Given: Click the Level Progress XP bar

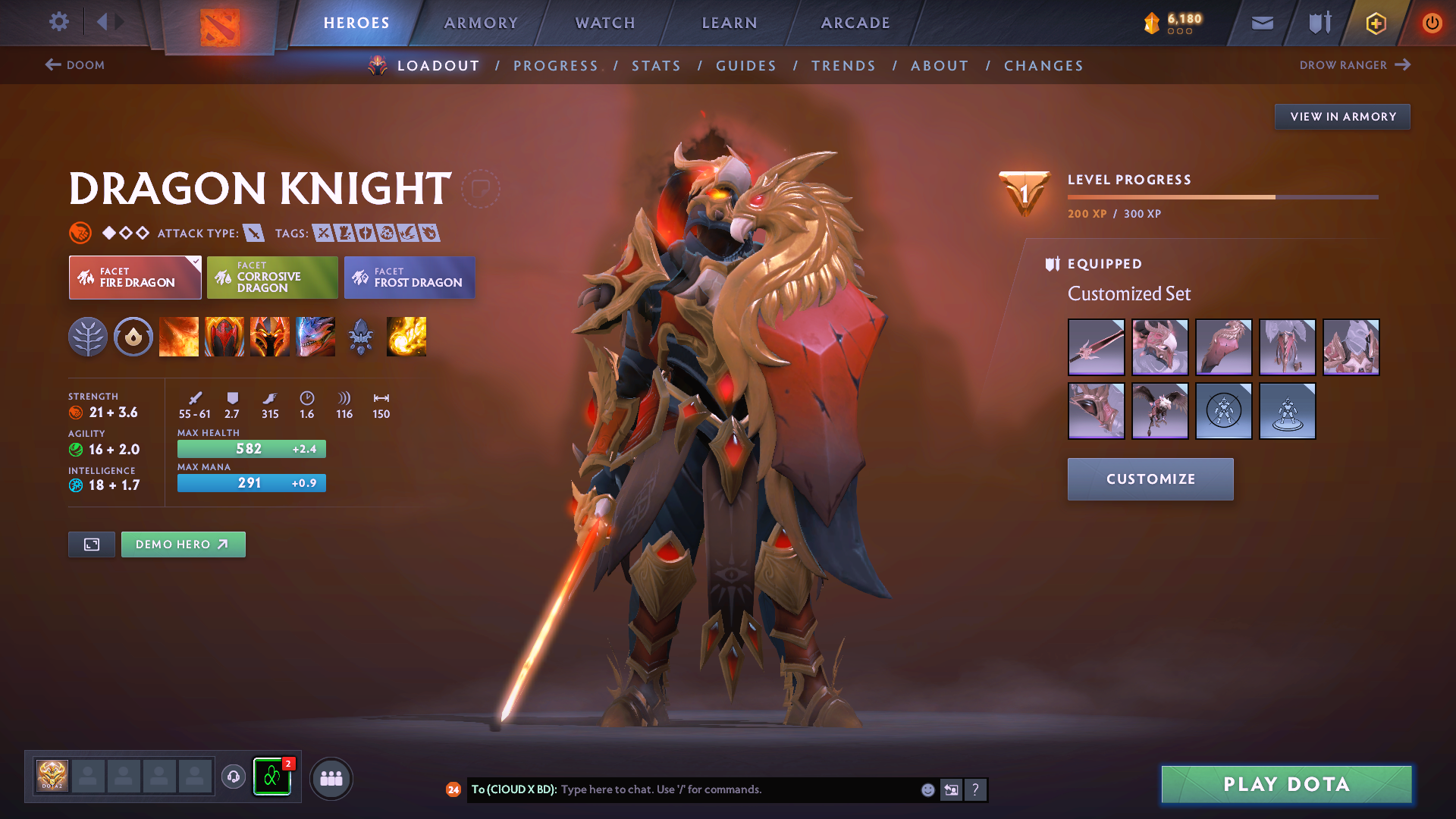Looking at the screenshot, I should pyautogui.click(x=1221, y=196).
